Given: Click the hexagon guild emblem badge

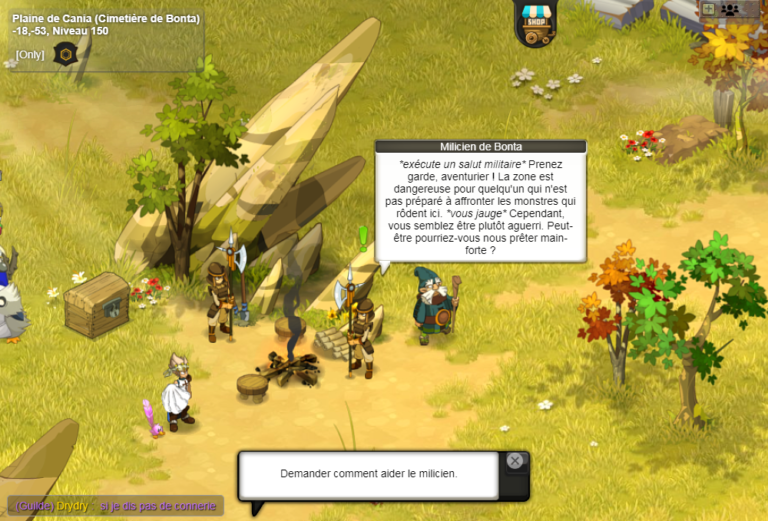Looking at the screenshot, I should pos(64,54).
